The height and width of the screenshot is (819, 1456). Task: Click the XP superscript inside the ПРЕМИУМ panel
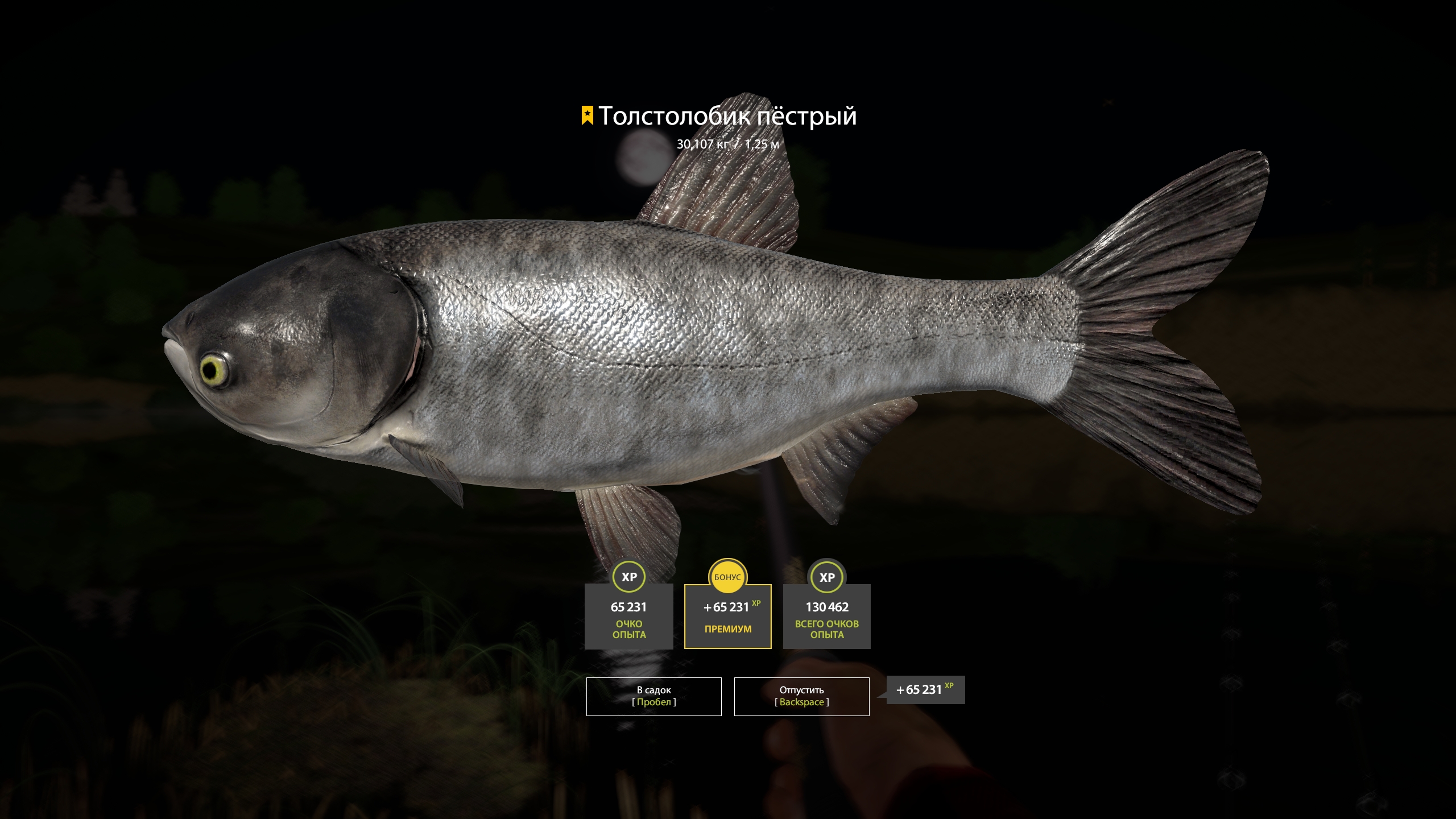coord(756,604)
